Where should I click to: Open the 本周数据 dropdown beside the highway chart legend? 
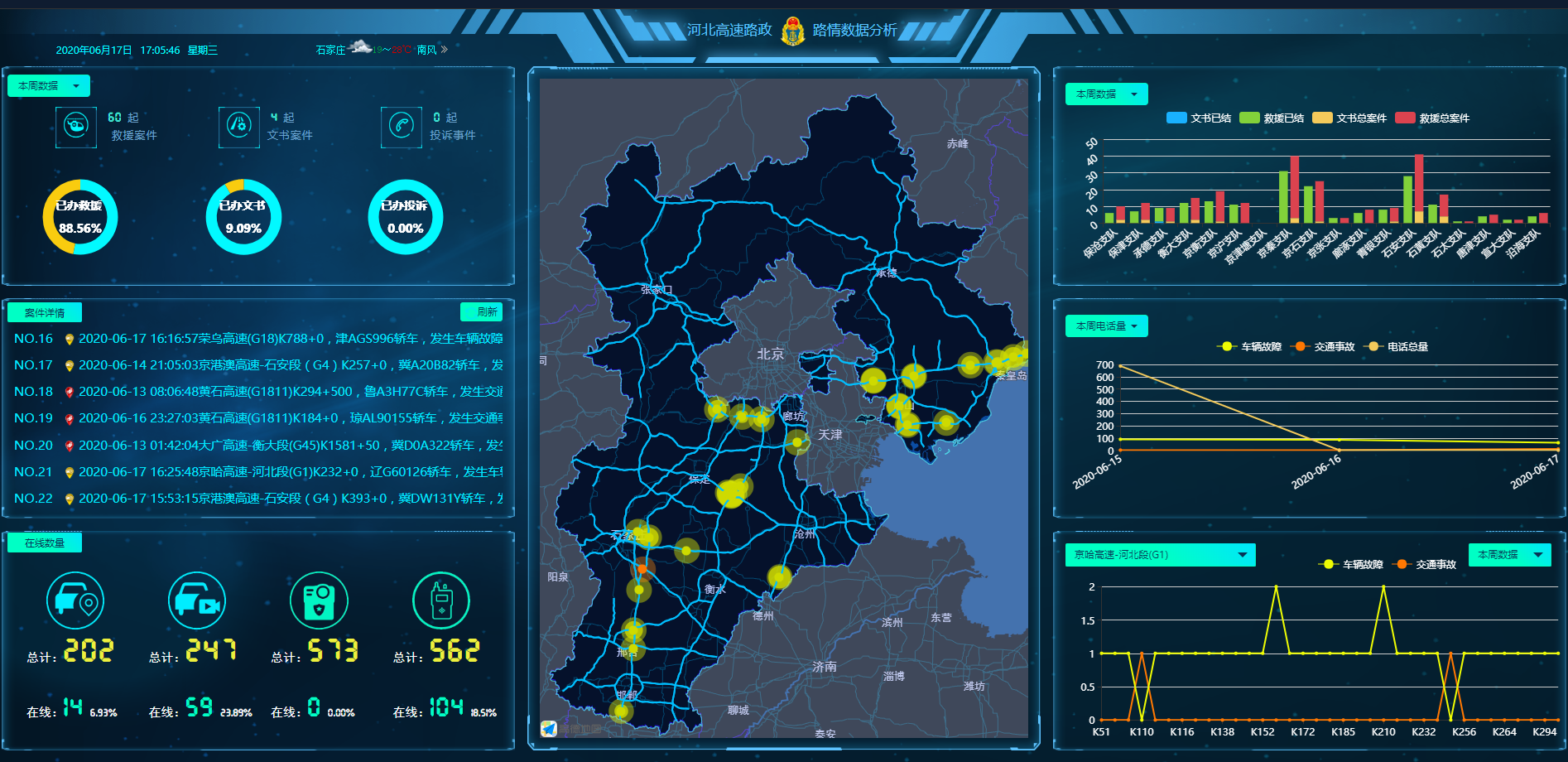(1508, 555)
